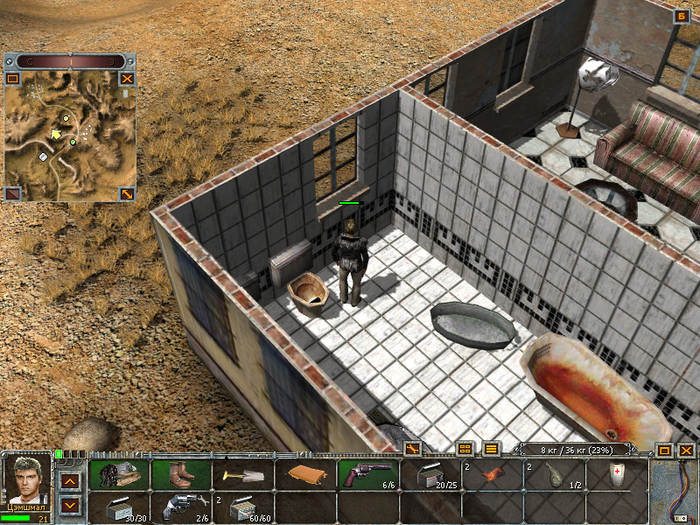The image size is (700, 525).
Task: Click the minimap's rectangle window button
Action: (x=13, y=78)
